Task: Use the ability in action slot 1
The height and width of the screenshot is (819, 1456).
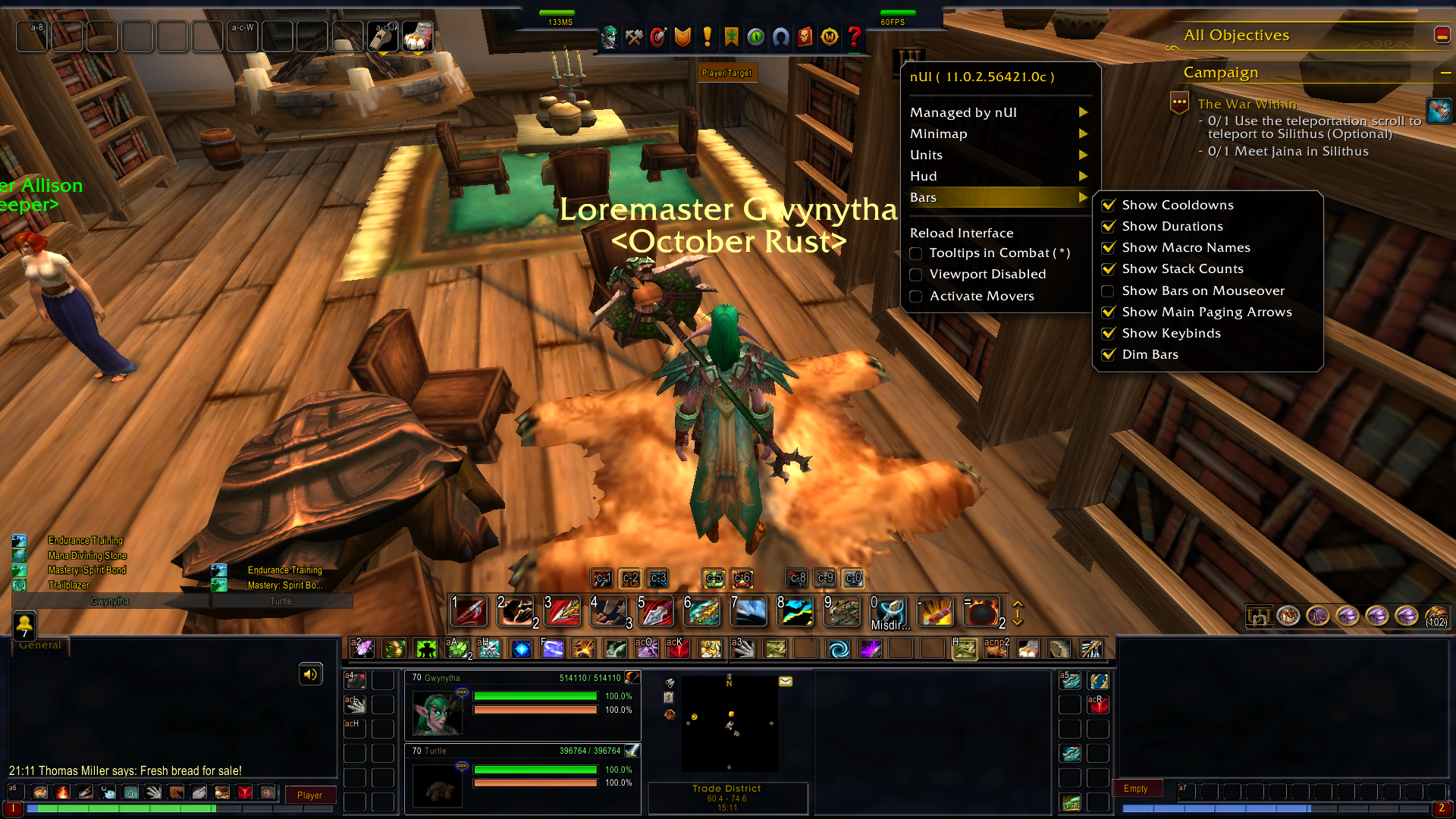Action: click(x=469, y=612)
